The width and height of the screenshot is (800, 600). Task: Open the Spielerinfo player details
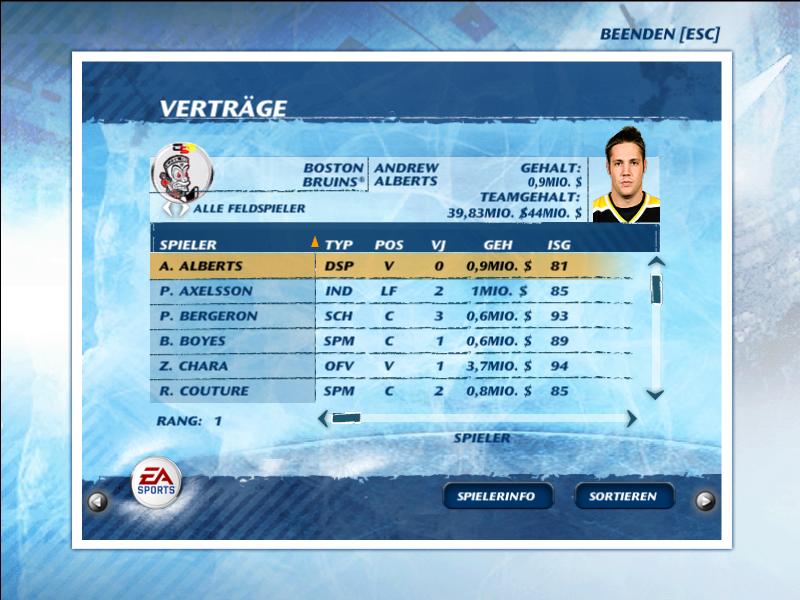click(x=497, y=496)
